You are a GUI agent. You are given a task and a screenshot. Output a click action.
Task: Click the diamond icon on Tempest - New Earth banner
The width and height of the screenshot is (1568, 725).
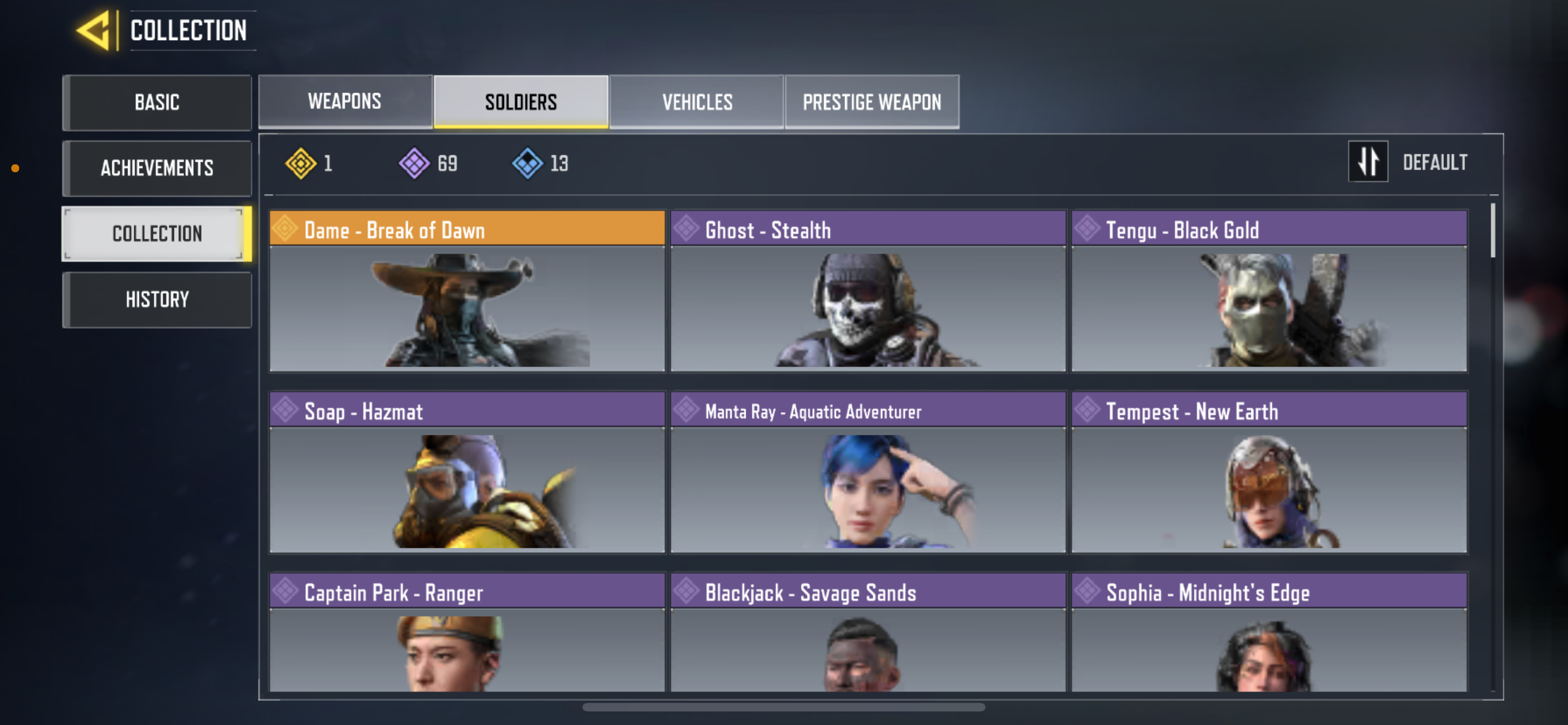coord(1087,410)
